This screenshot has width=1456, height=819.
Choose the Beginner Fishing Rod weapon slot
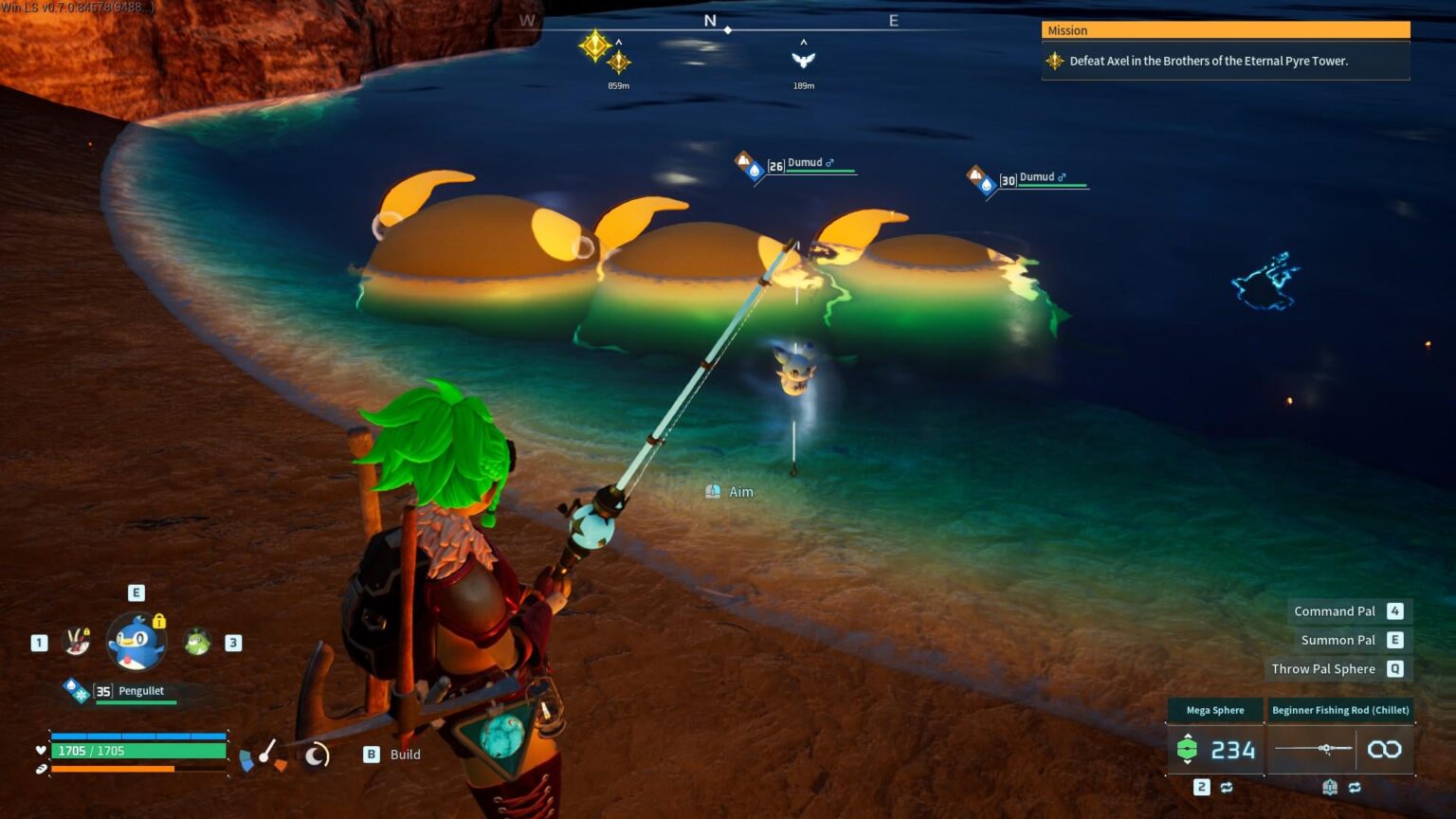1340,749
